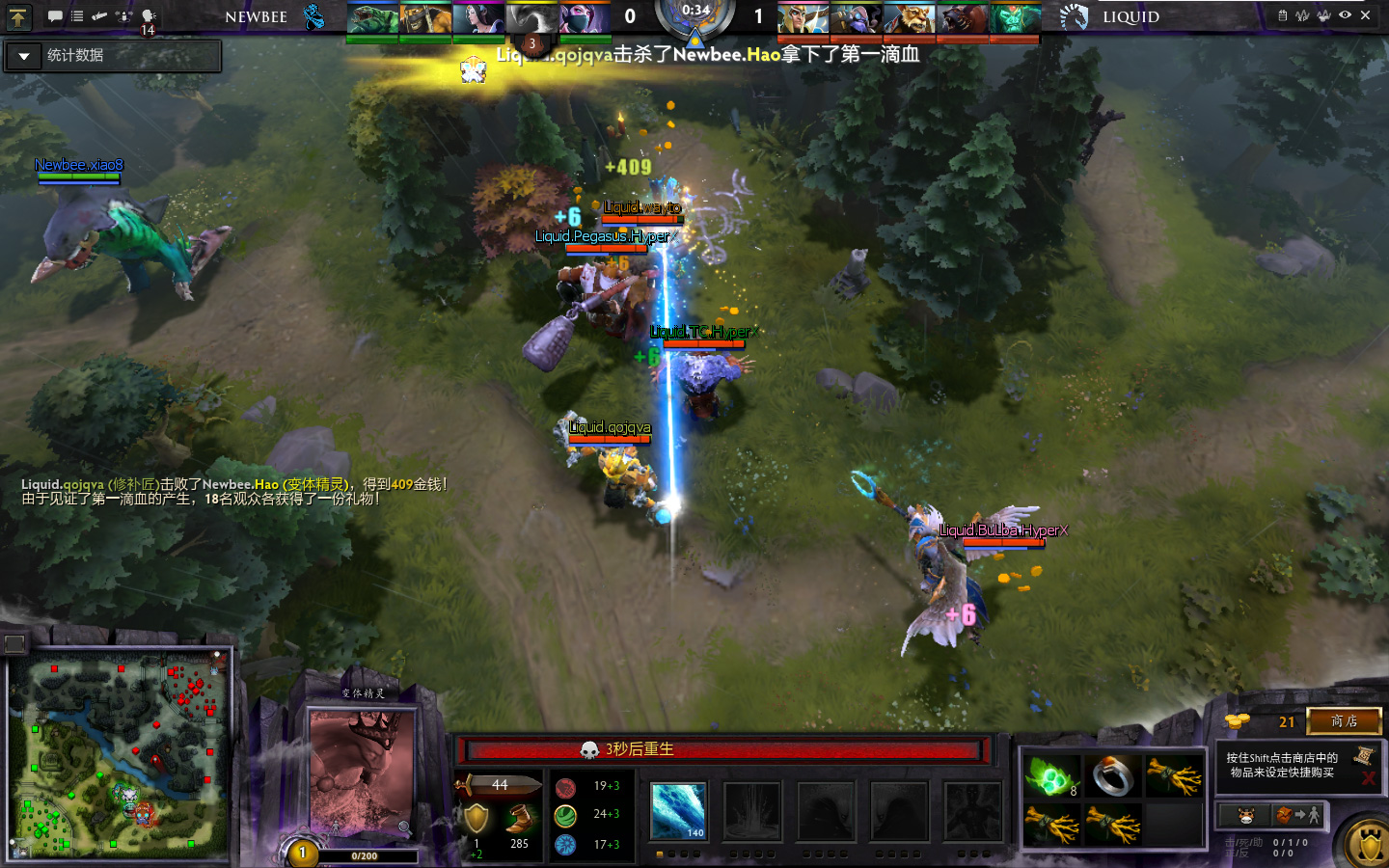The width and height of the screenshot is (1389, 868).
Task: Click the minimap
Action: pyautogui.click(x=121, y=754)
